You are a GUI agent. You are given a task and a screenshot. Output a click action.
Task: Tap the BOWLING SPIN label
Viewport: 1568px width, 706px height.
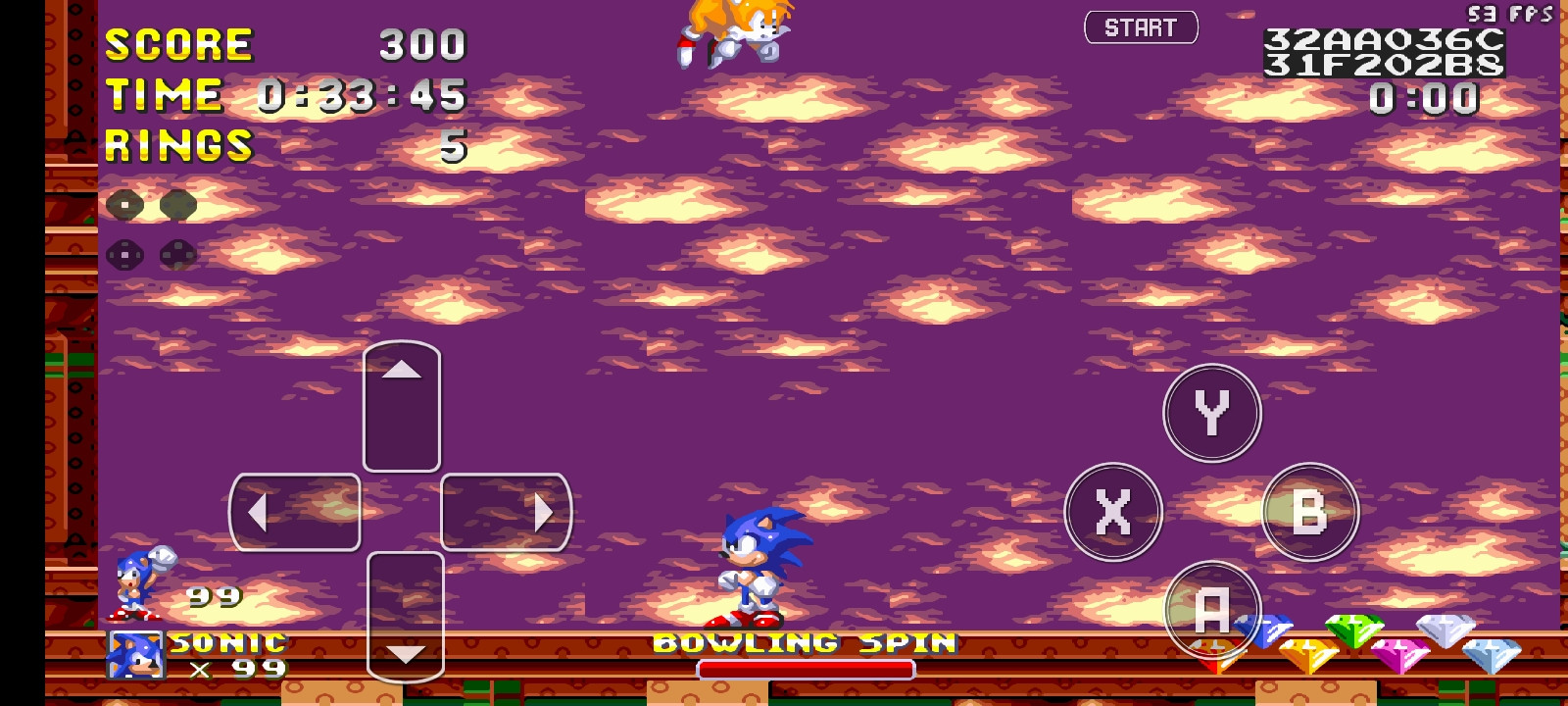[806, 643]
